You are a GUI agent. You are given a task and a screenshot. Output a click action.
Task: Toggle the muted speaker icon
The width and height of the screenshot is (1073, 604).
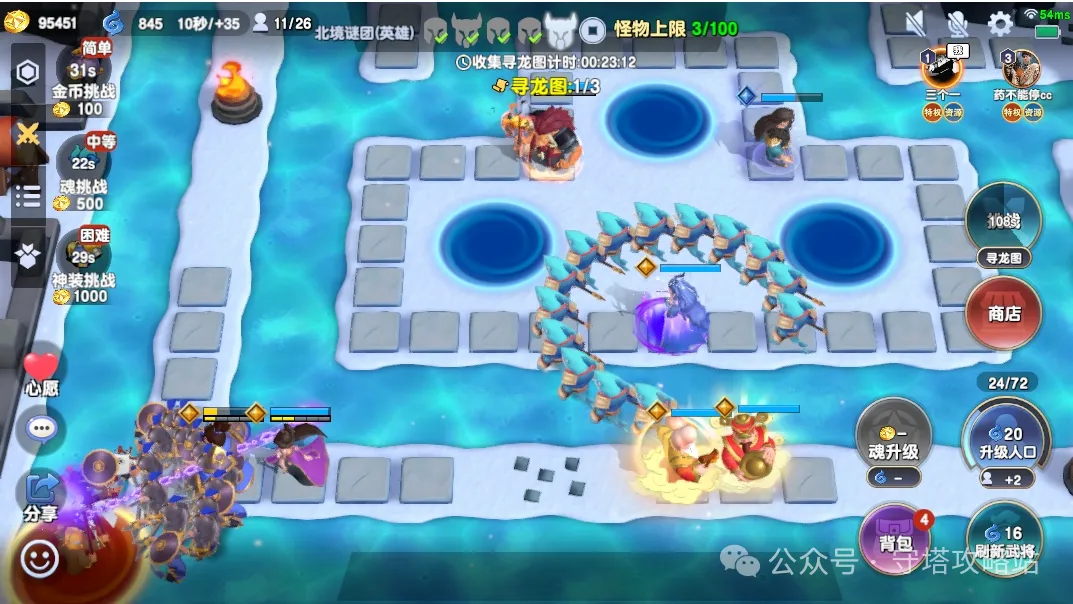click(x=915, y=23)
